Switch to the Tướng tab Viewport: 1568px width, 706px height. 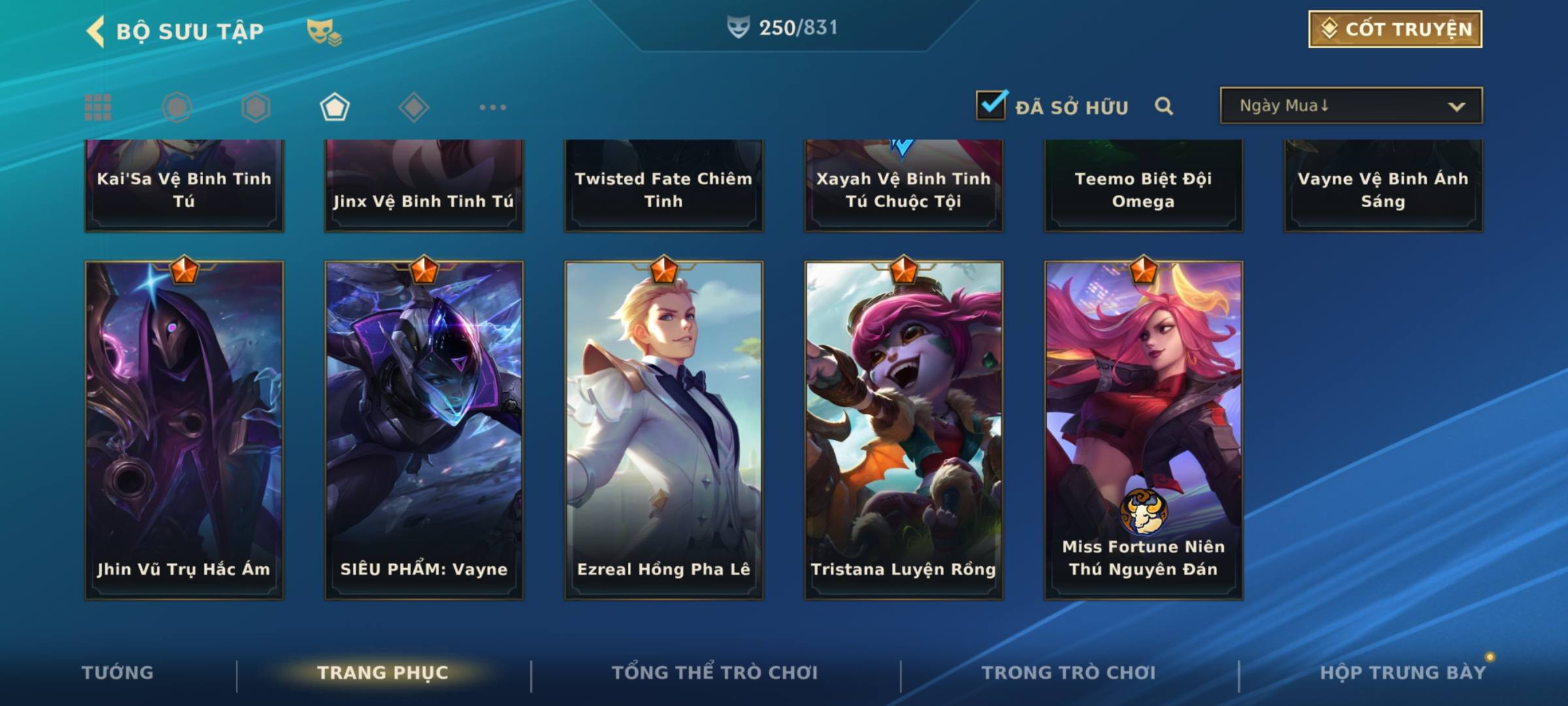[x=118, y=673]
